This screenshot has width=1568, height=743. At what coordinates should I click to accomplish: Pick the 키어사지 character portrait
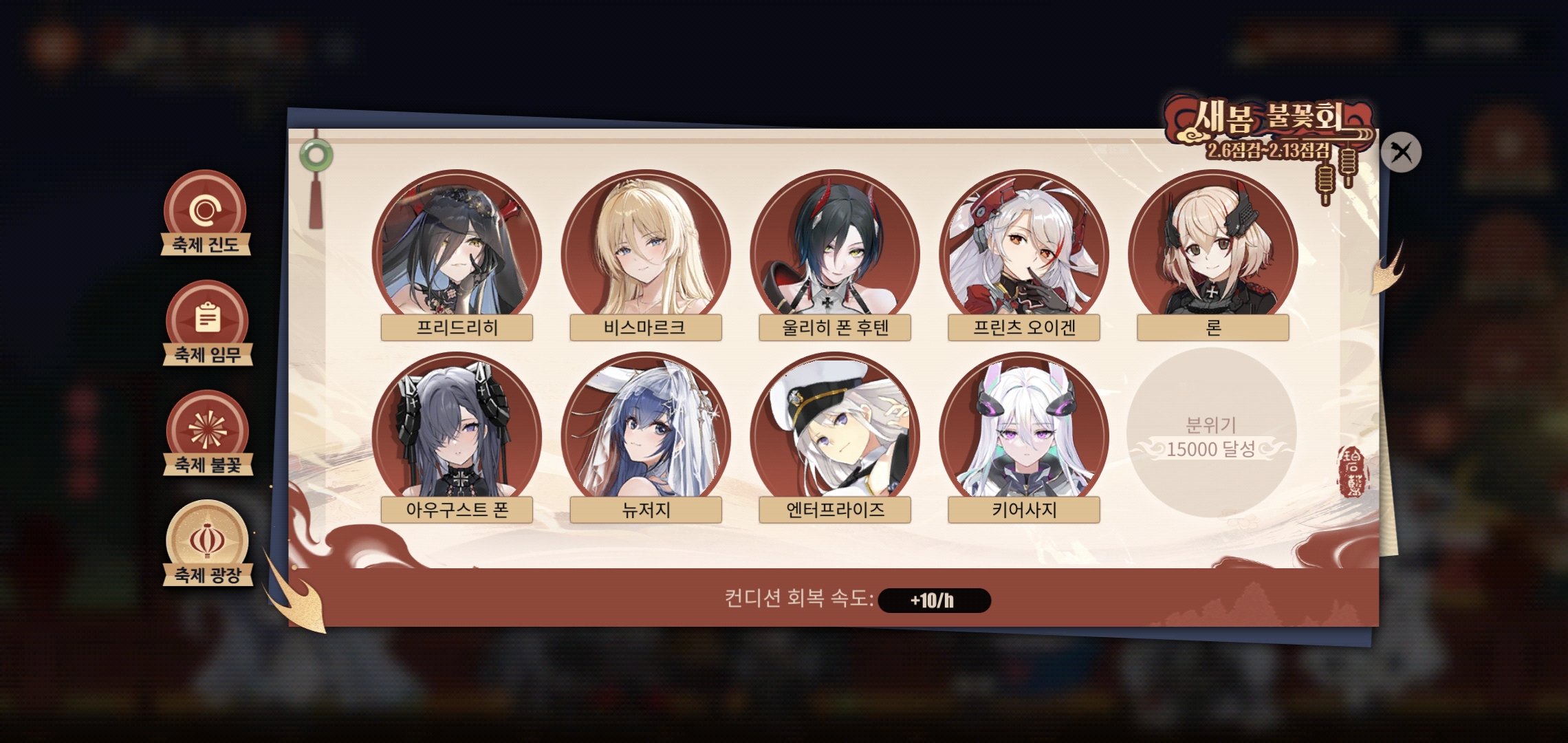(1023, 433)
